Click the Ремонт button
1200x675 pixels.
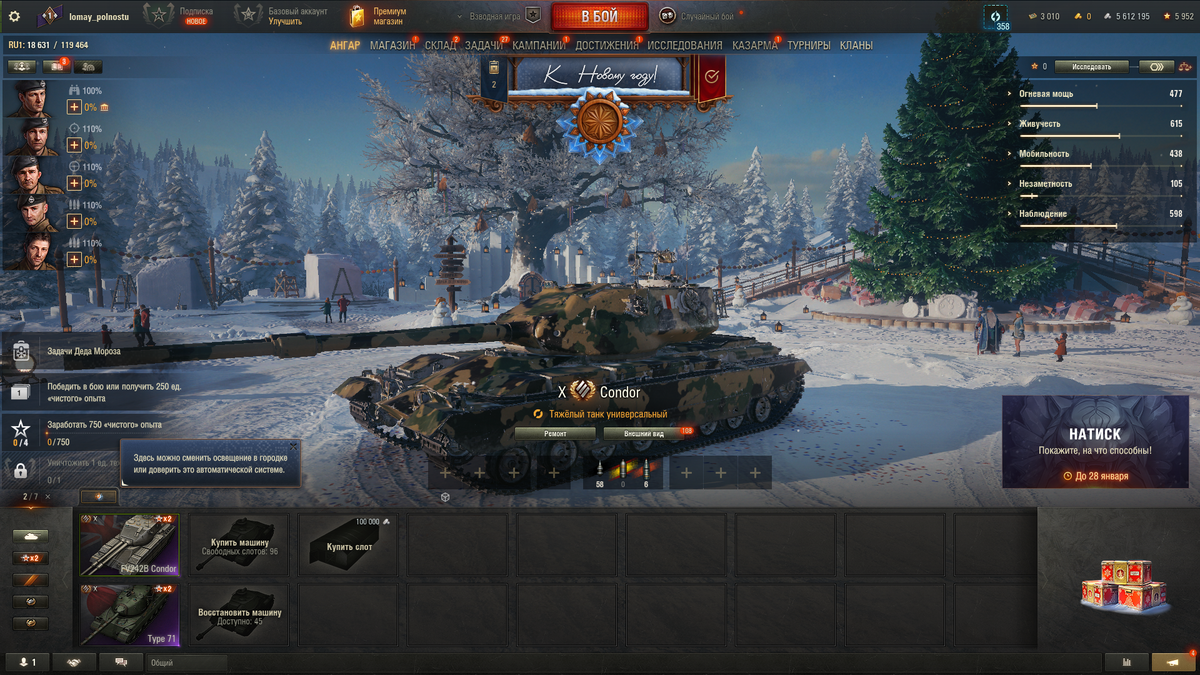point(555,434)
